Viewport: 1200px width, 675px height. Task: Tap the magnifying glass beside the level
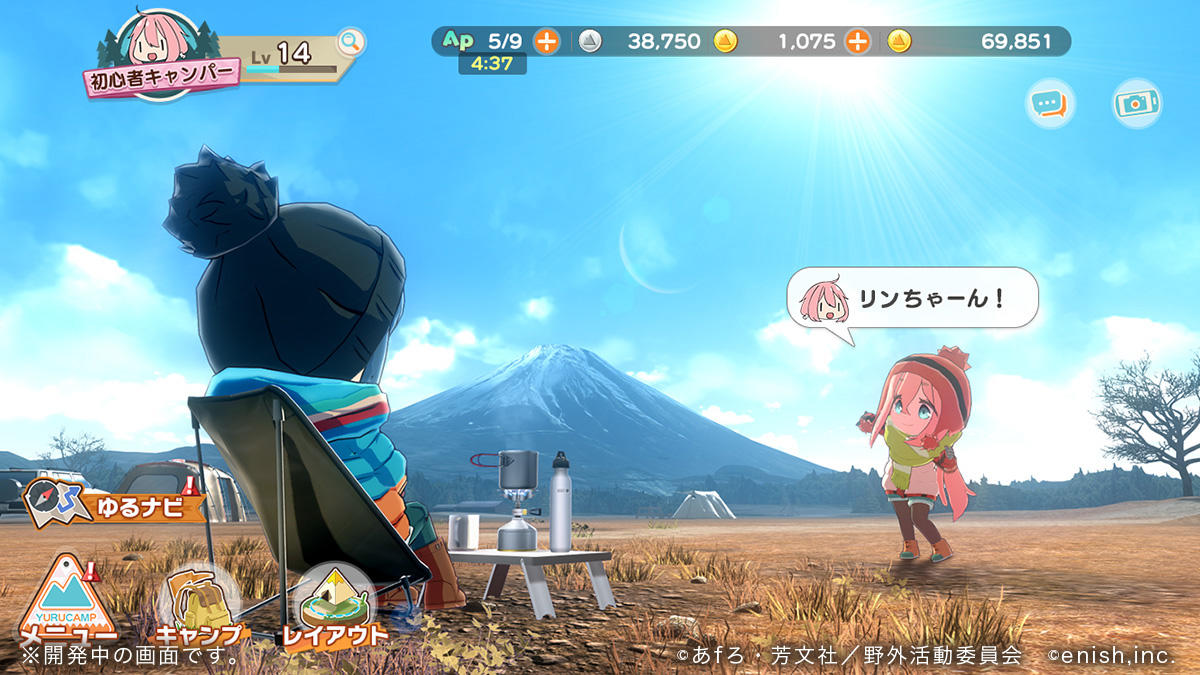click(x=351, y=42)
